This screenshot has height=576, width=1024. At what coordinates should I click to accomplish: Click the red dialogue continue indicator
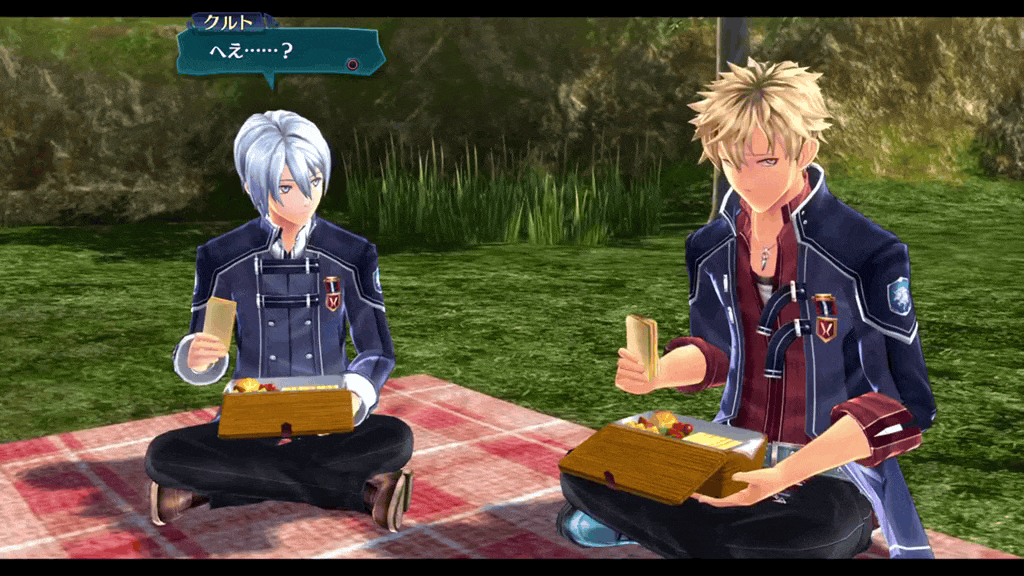pyautogui.click(x=352, y=64)
